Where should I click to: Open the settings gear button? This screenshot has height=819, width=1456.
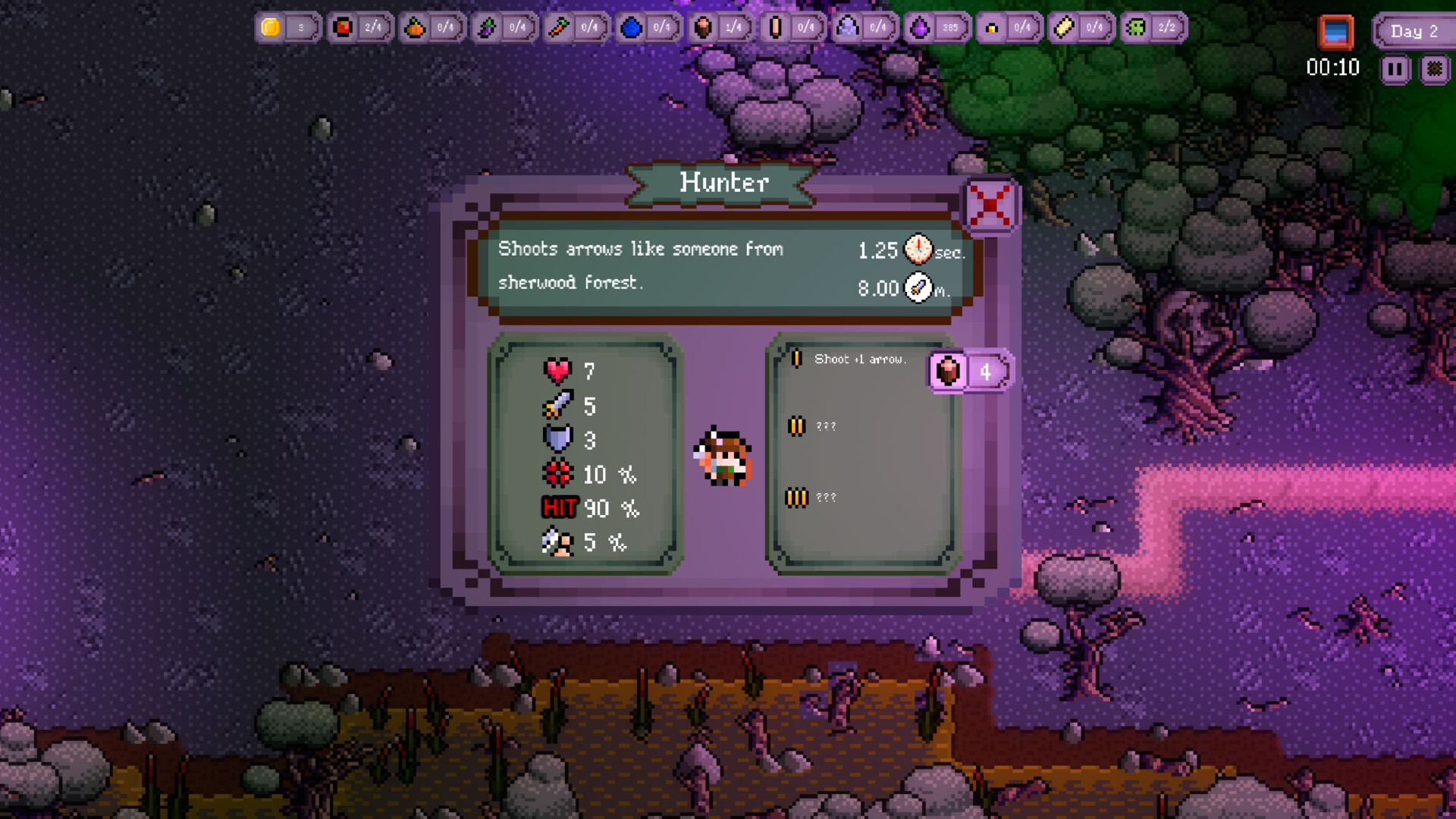[1434, 69]
